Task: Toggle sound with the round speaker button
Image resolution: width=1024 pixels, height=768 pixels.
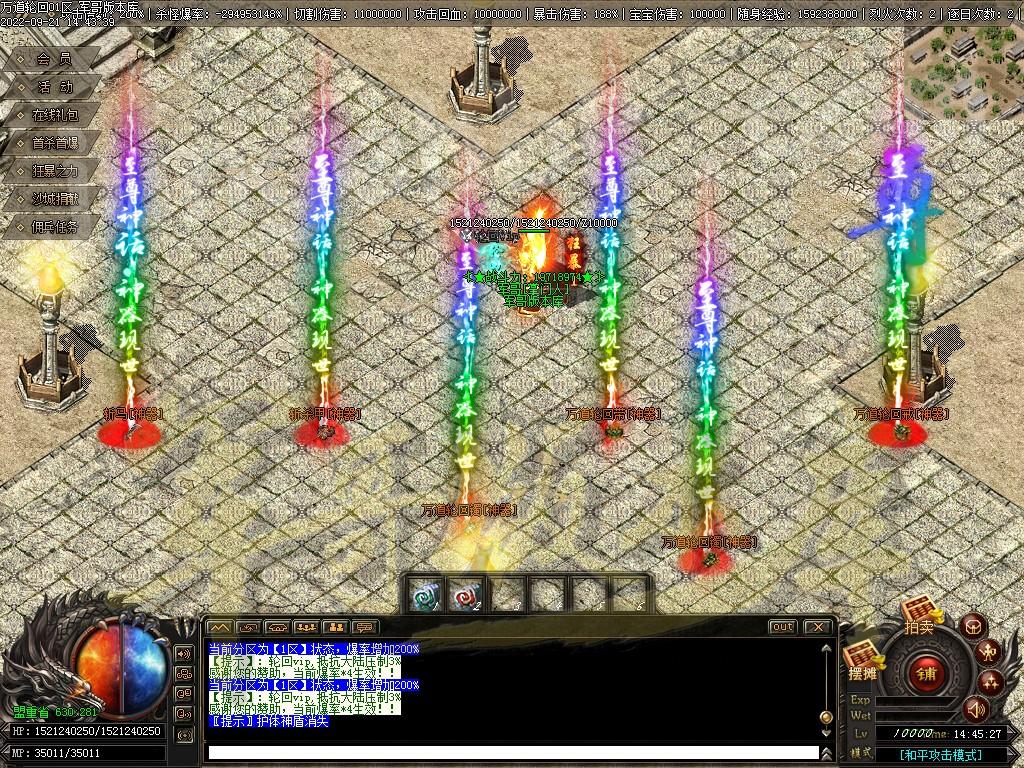Action: coord(975,709)
